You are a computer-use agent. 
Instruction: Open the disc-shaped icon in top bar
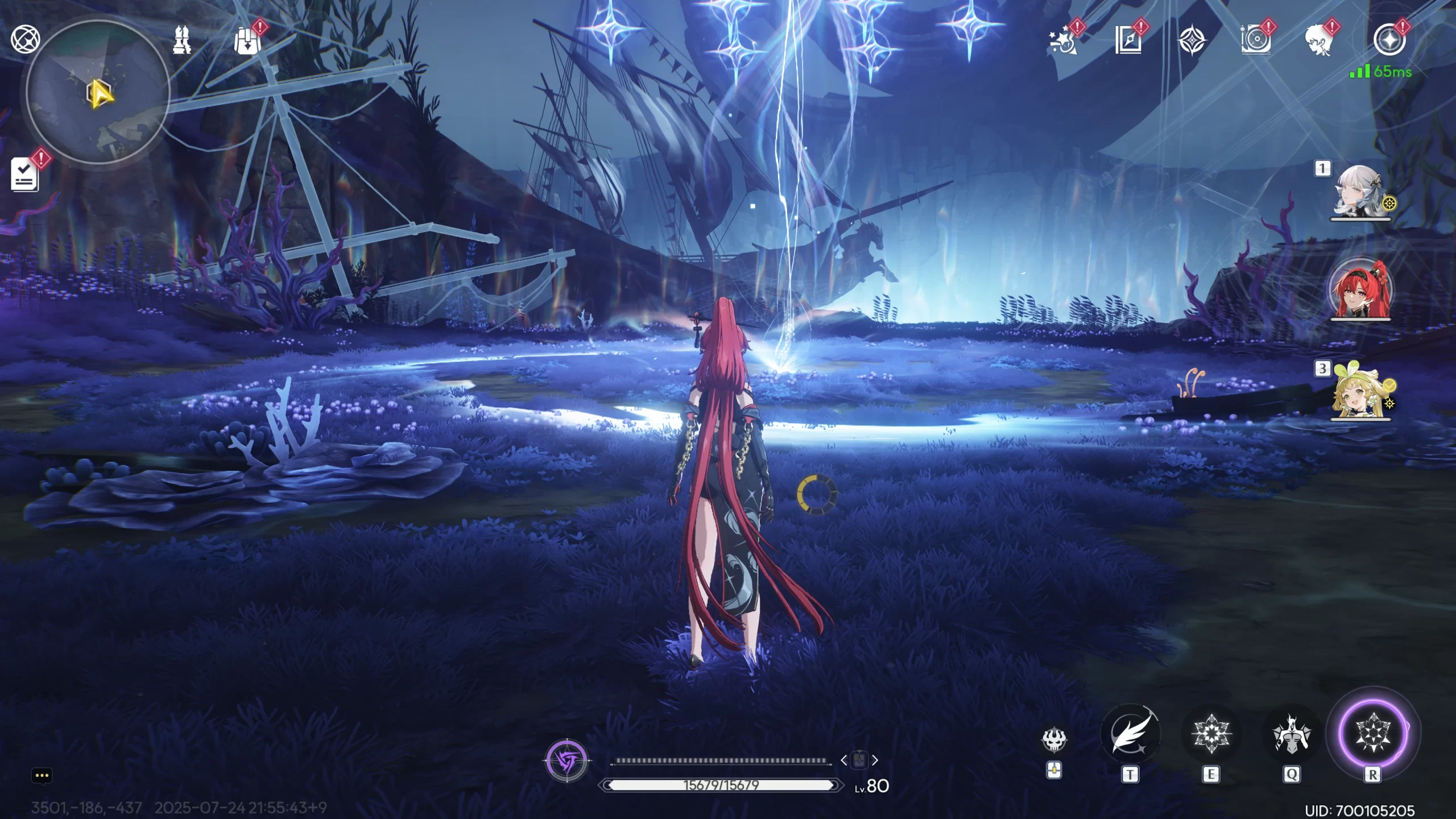pyautogui.click(x=1255, y=41)
